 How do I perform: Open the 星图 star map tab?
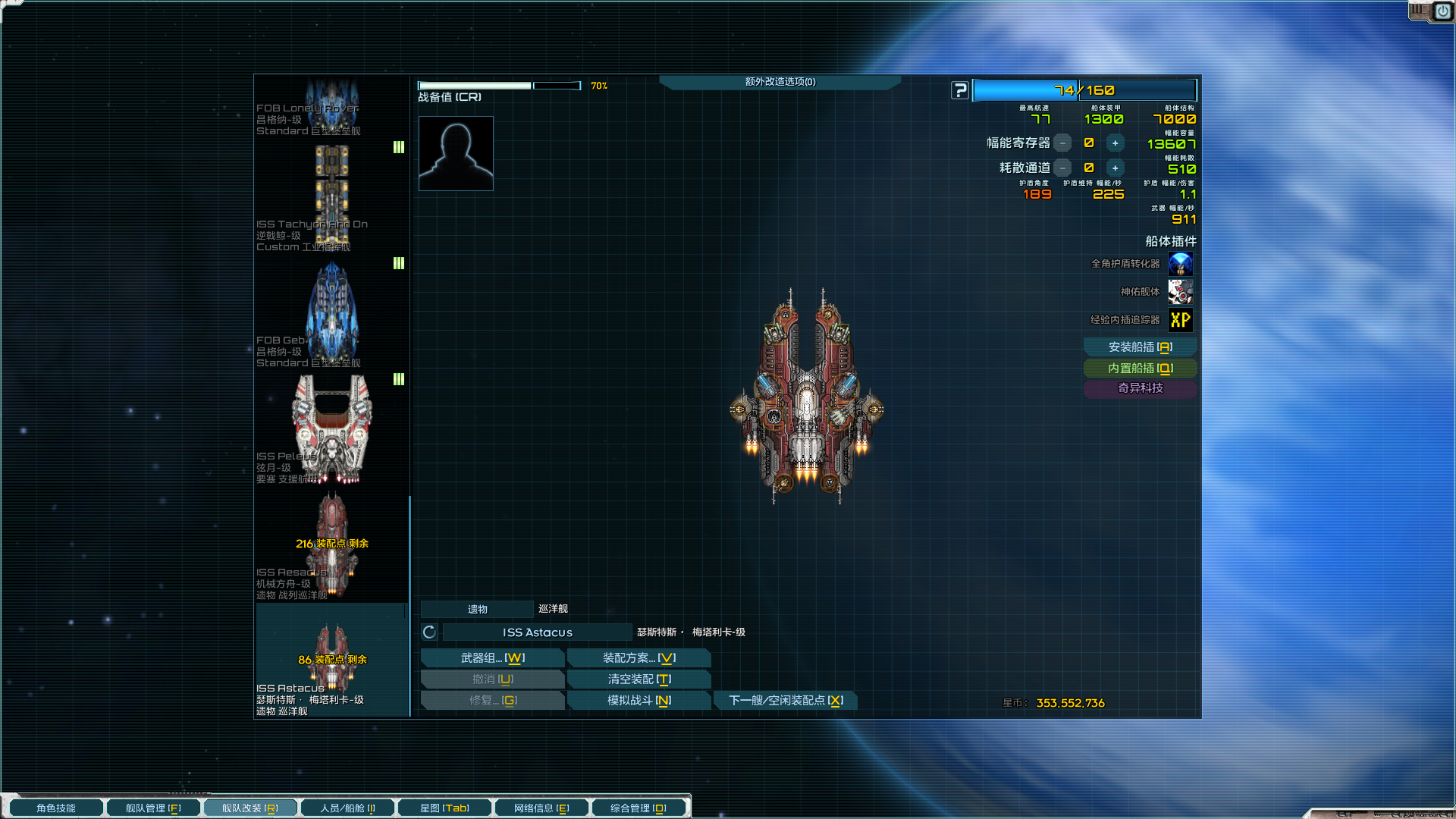click(x=444, y=808)
